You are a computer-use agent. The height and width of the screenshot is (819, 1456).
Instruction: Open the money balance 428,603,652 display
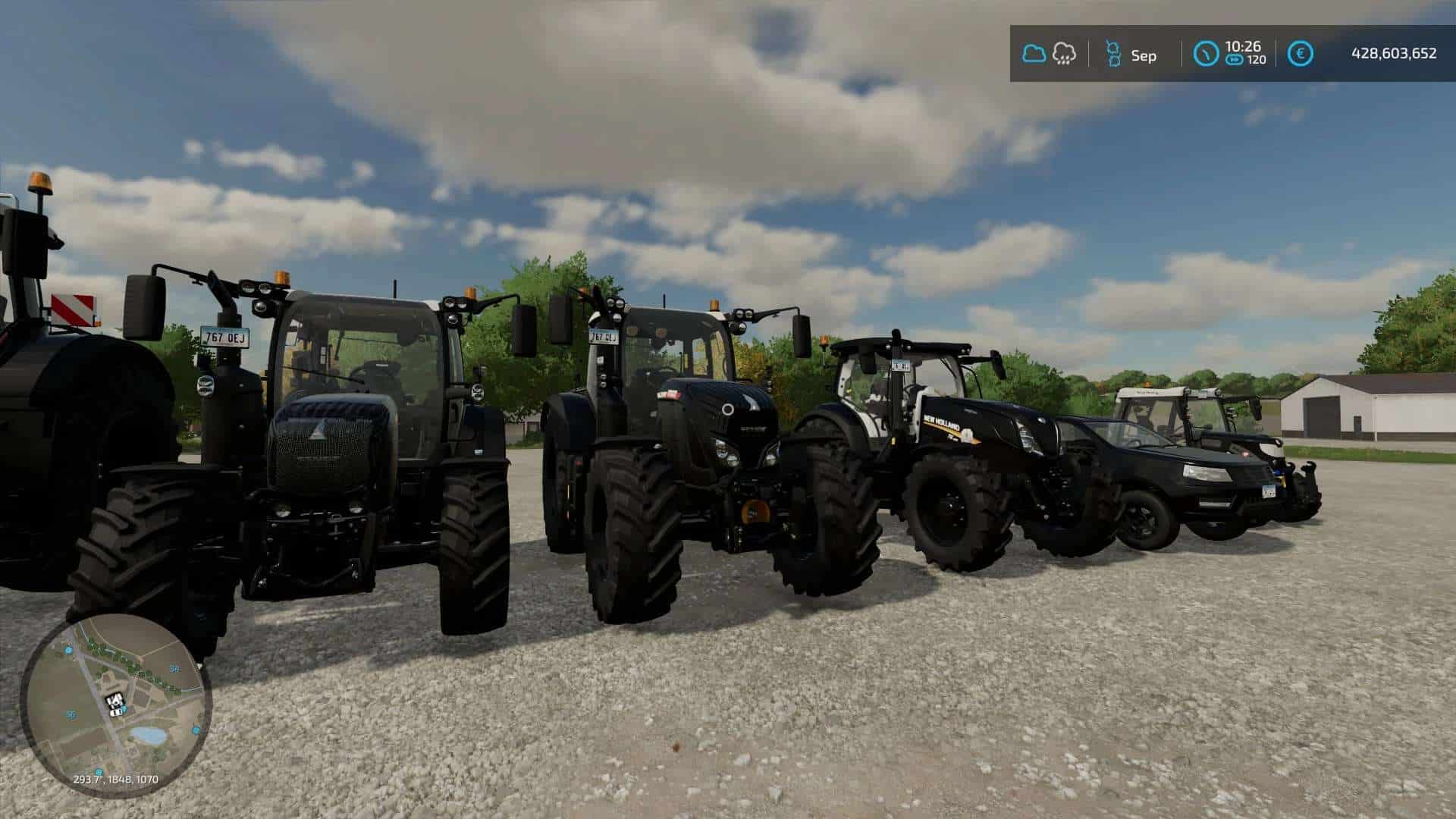click(x=1394, y=53)
